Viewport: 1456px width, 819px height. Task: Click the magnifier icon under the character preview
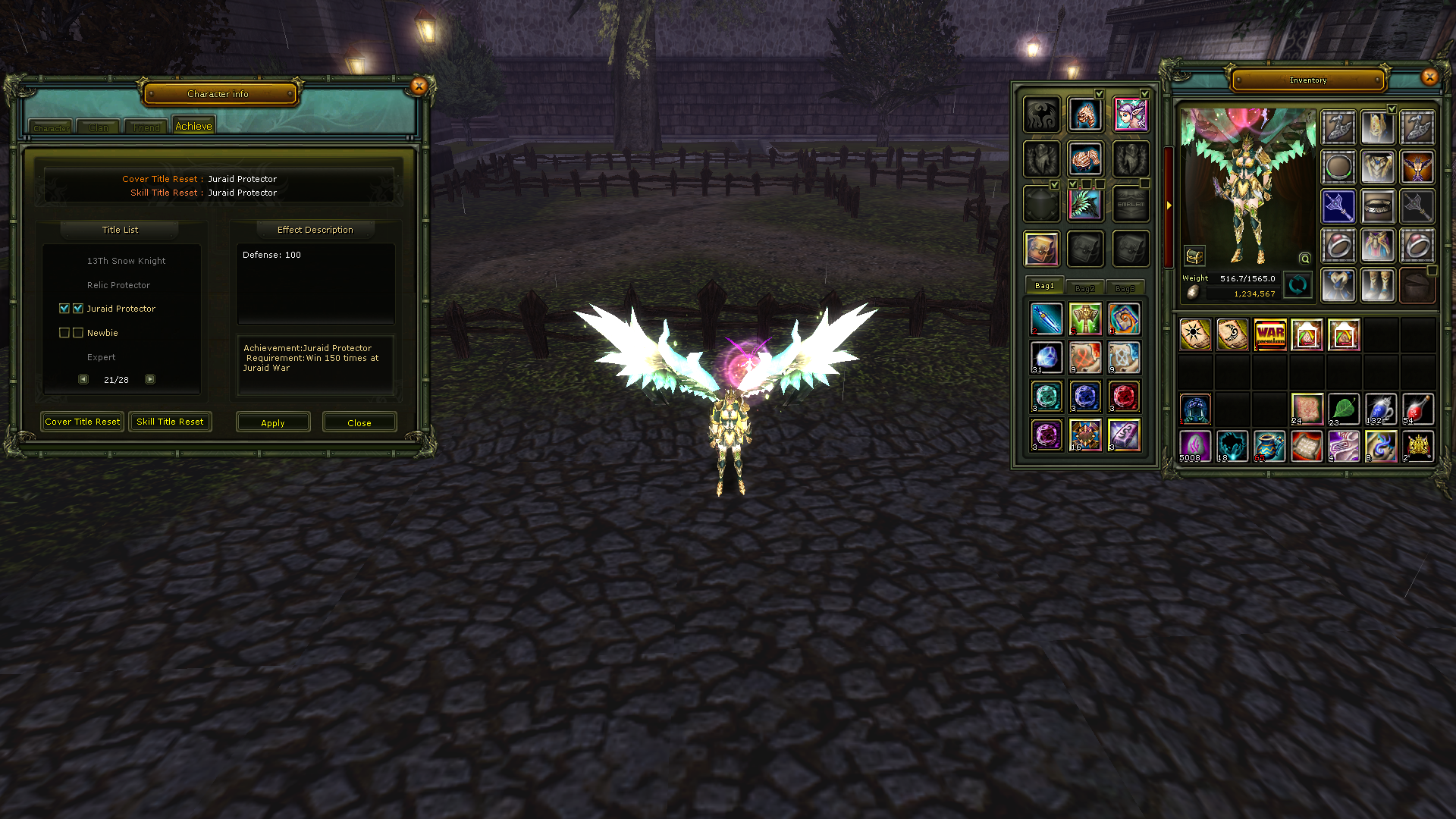click(1304, 259)
